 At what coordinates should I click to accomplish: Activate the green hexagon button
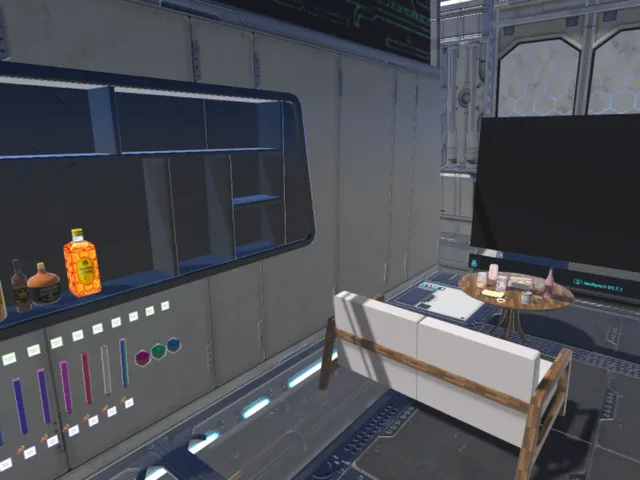tap(157, 350)
